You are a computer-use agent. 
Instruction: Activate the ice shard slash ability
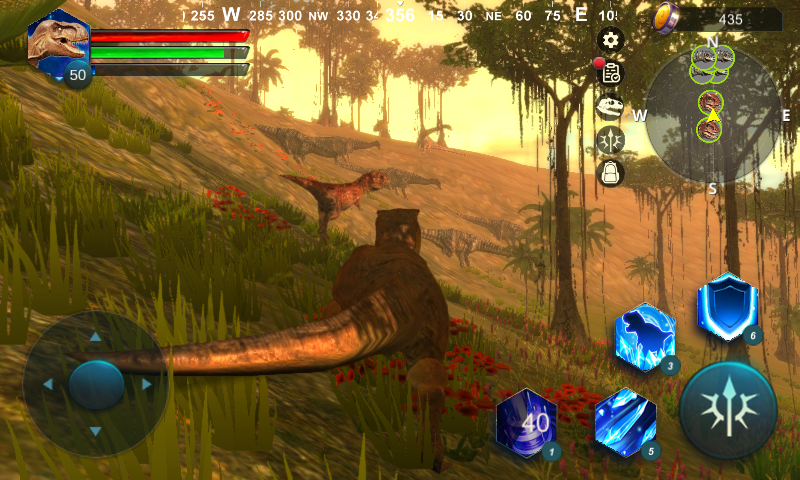click(625, 421)
